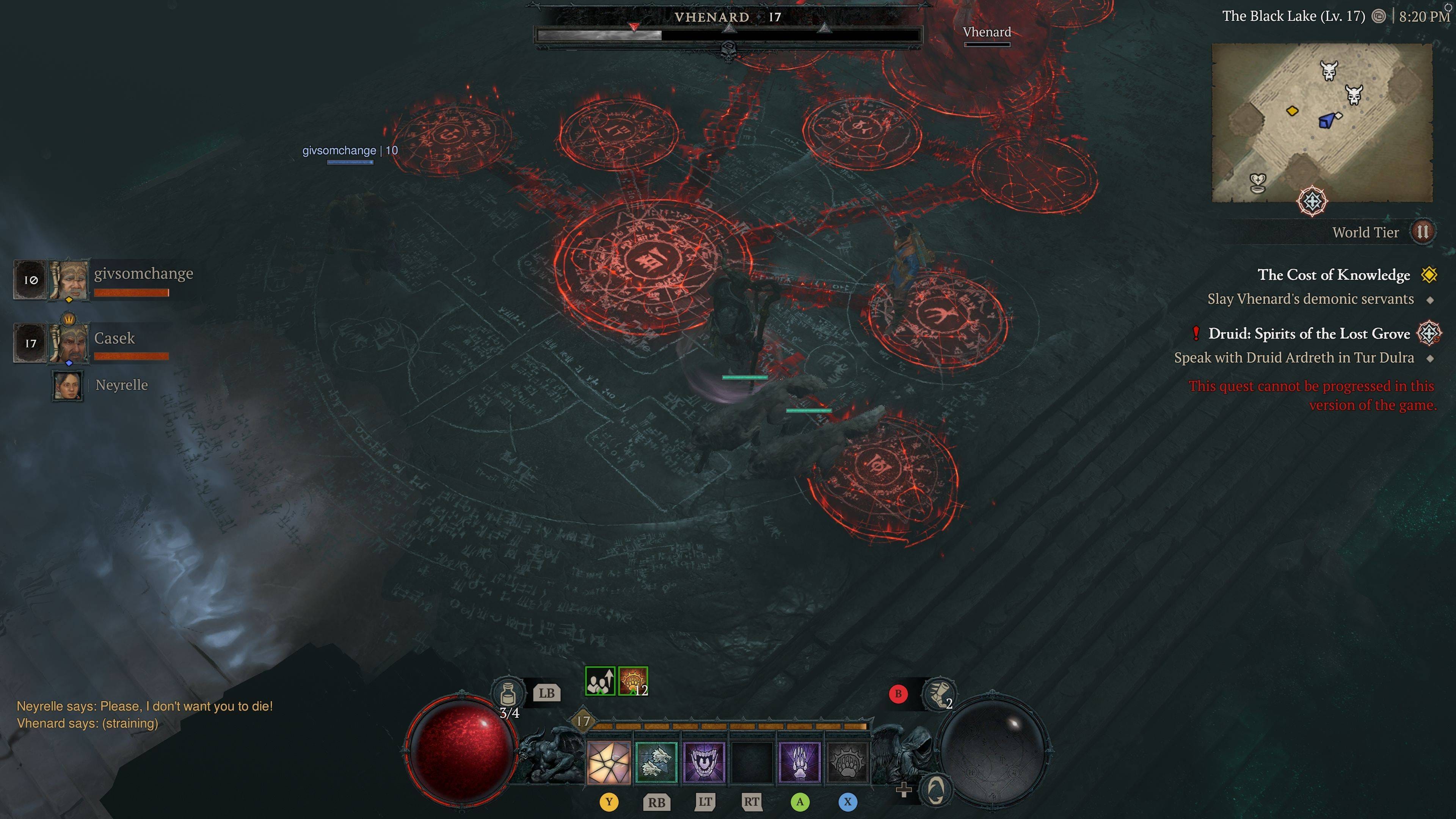Activate the cracked-glass skill in the first slot

pyautogui.click(x=609, y=763)
